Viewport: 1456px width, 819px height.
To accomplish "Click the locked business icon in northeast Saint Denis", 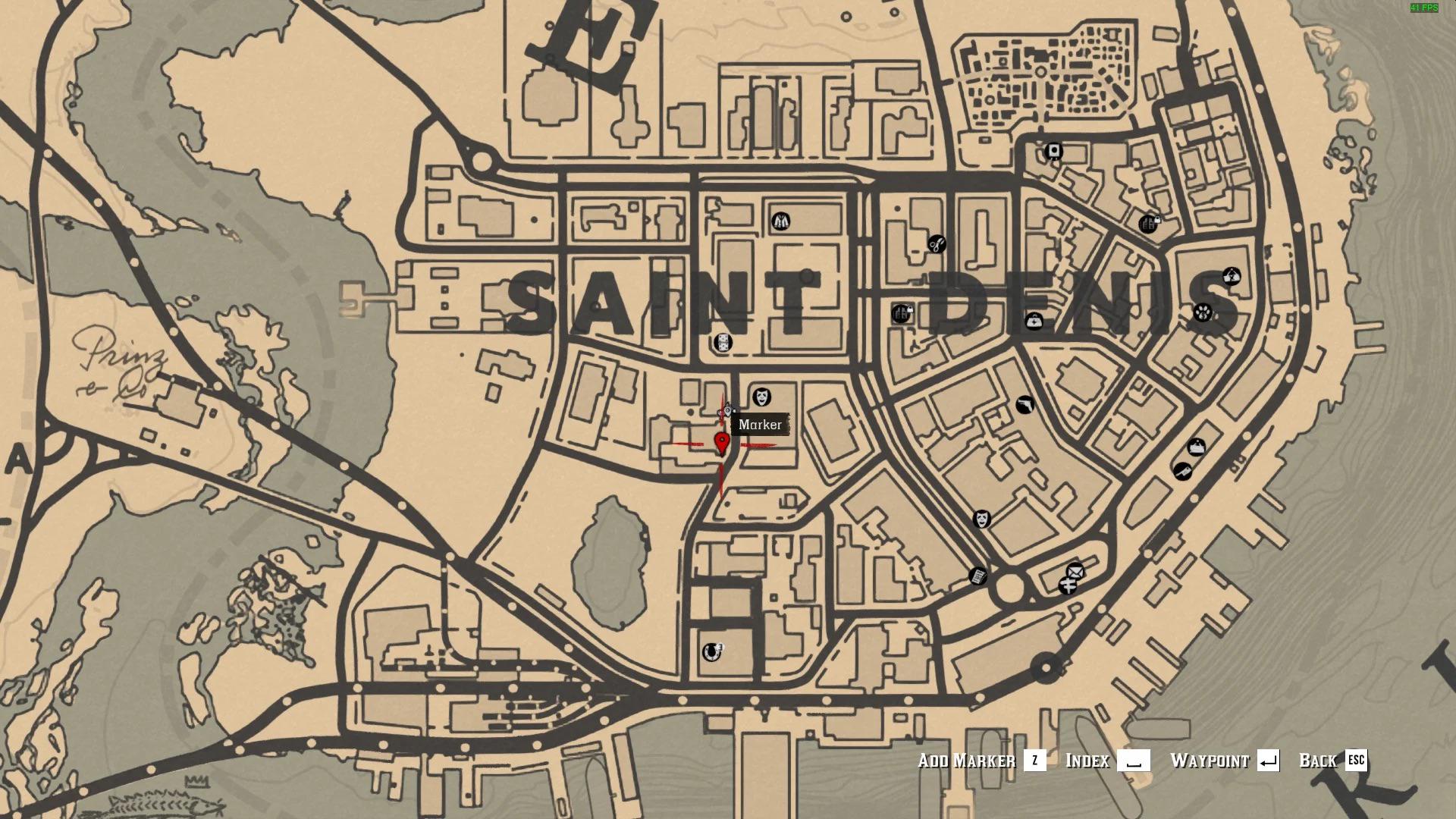I will (1146, 225).
